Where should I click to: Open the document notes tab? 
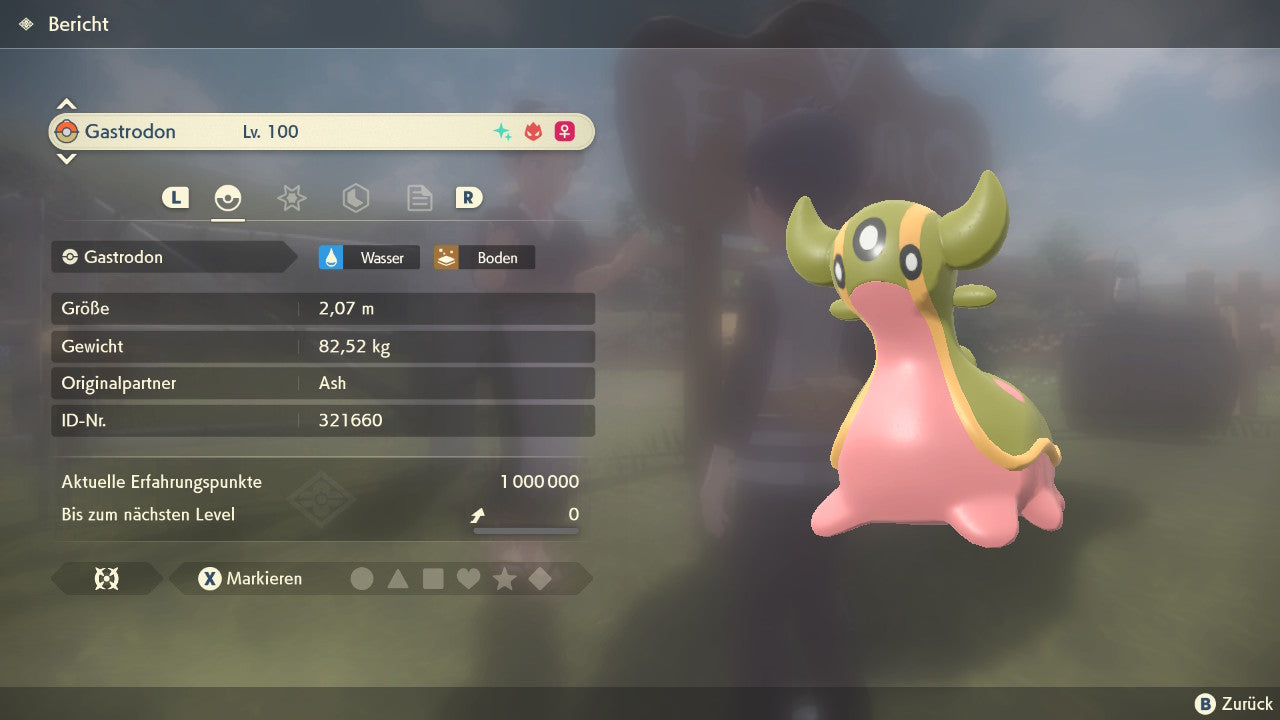(x=419, y=198)
